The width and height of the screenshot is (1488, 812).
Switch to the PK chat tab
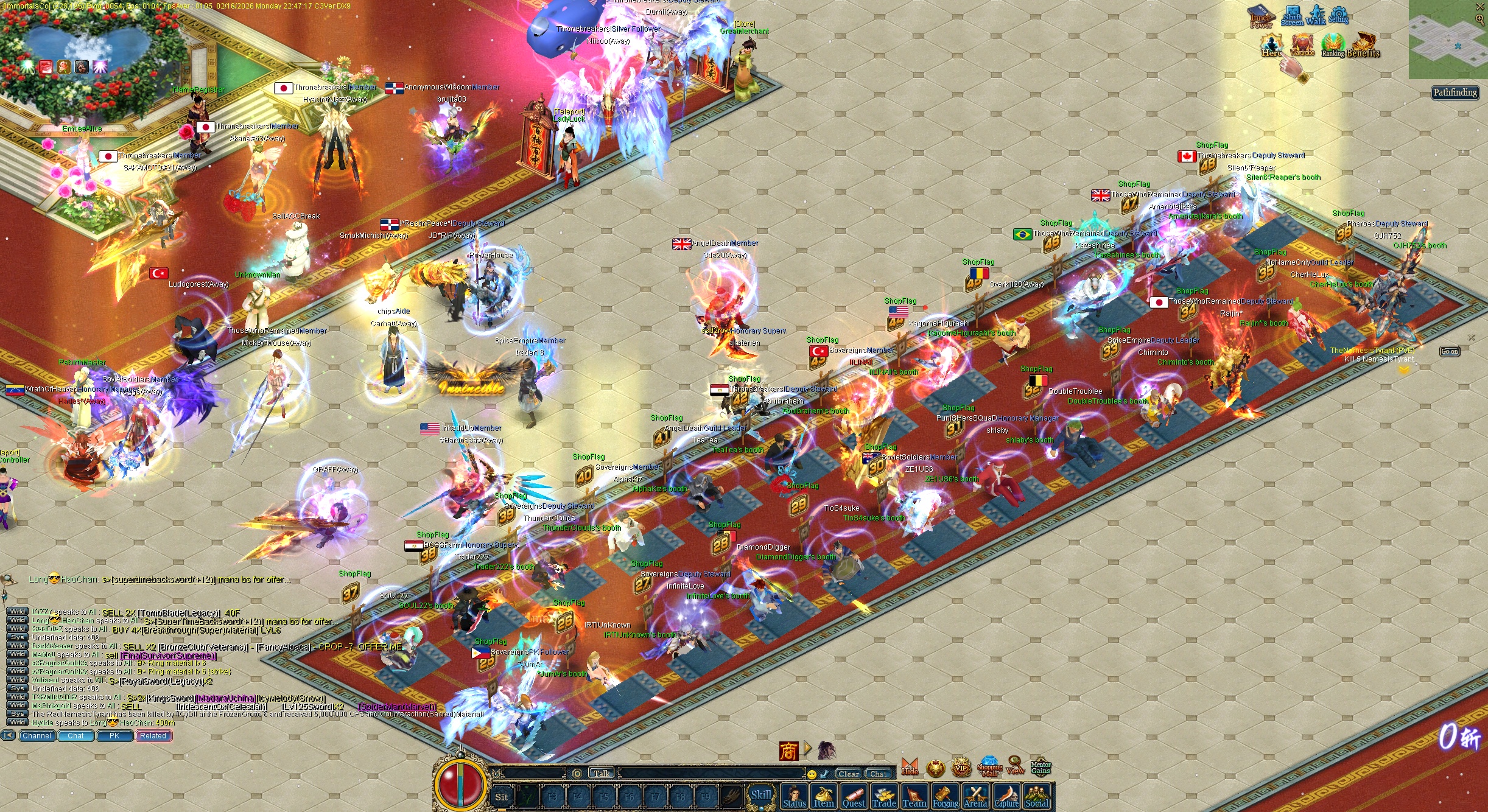[114, 735]
